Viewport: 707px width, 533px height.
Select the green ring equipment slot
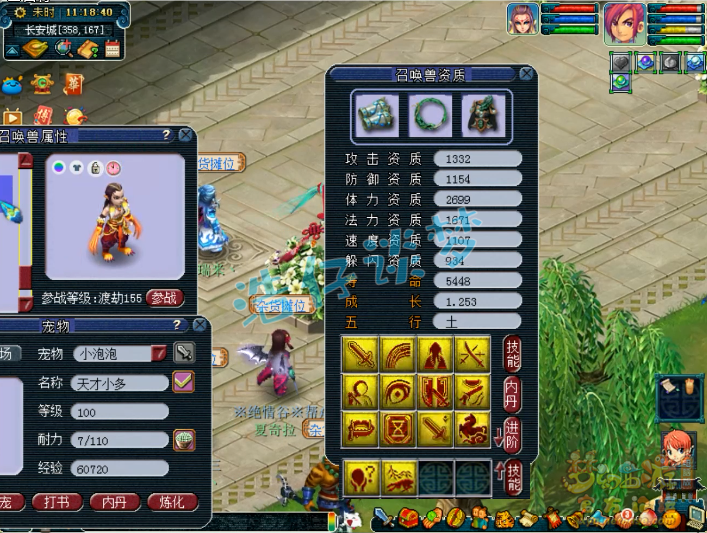click(432, 113)
